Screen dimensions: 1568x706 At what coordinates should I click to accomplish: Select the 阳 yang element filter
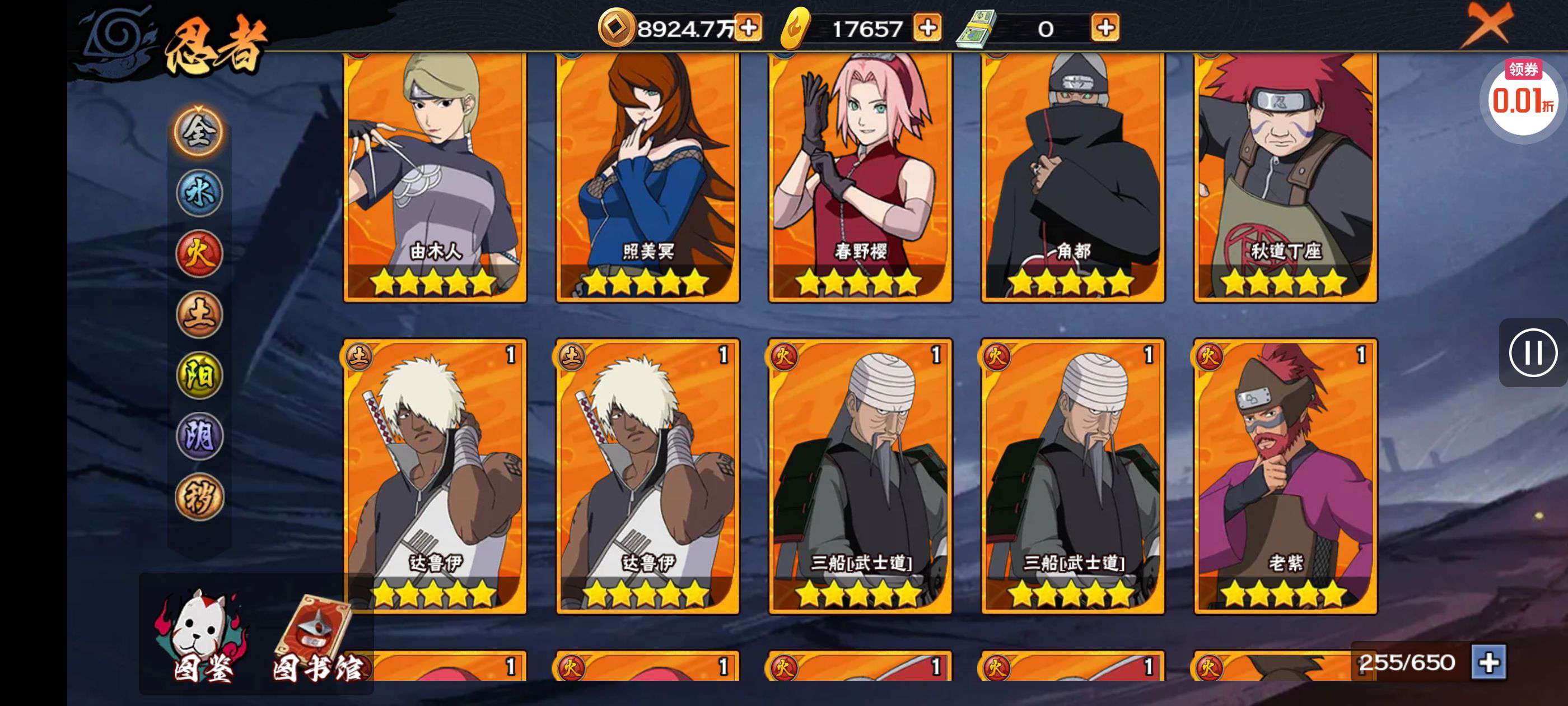(x=201, y=375)
